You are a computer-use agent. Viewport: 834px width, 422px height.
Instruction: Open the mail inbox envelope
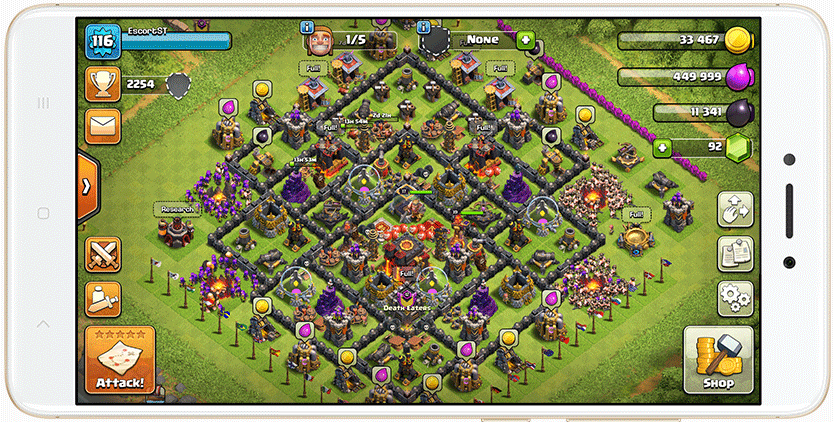click(x=103, y=126)
